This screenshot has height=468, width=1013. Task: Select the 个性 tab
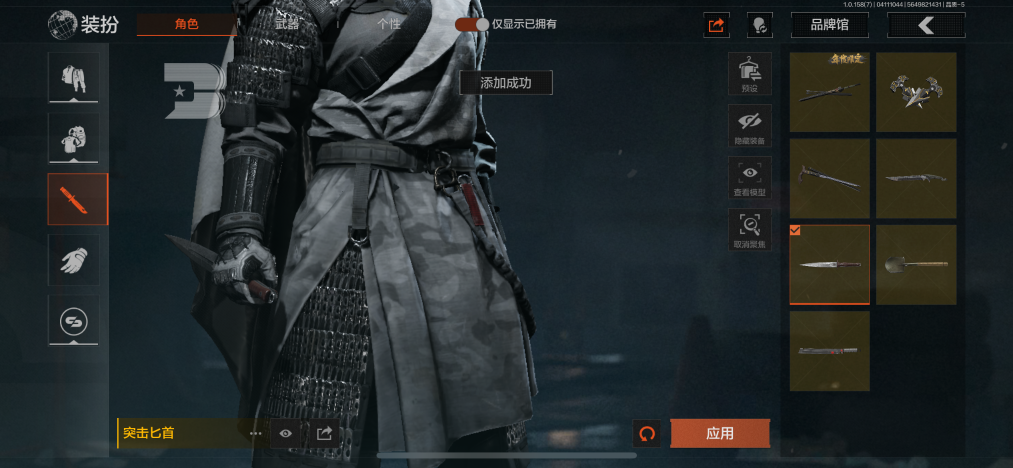pos(390,24)
